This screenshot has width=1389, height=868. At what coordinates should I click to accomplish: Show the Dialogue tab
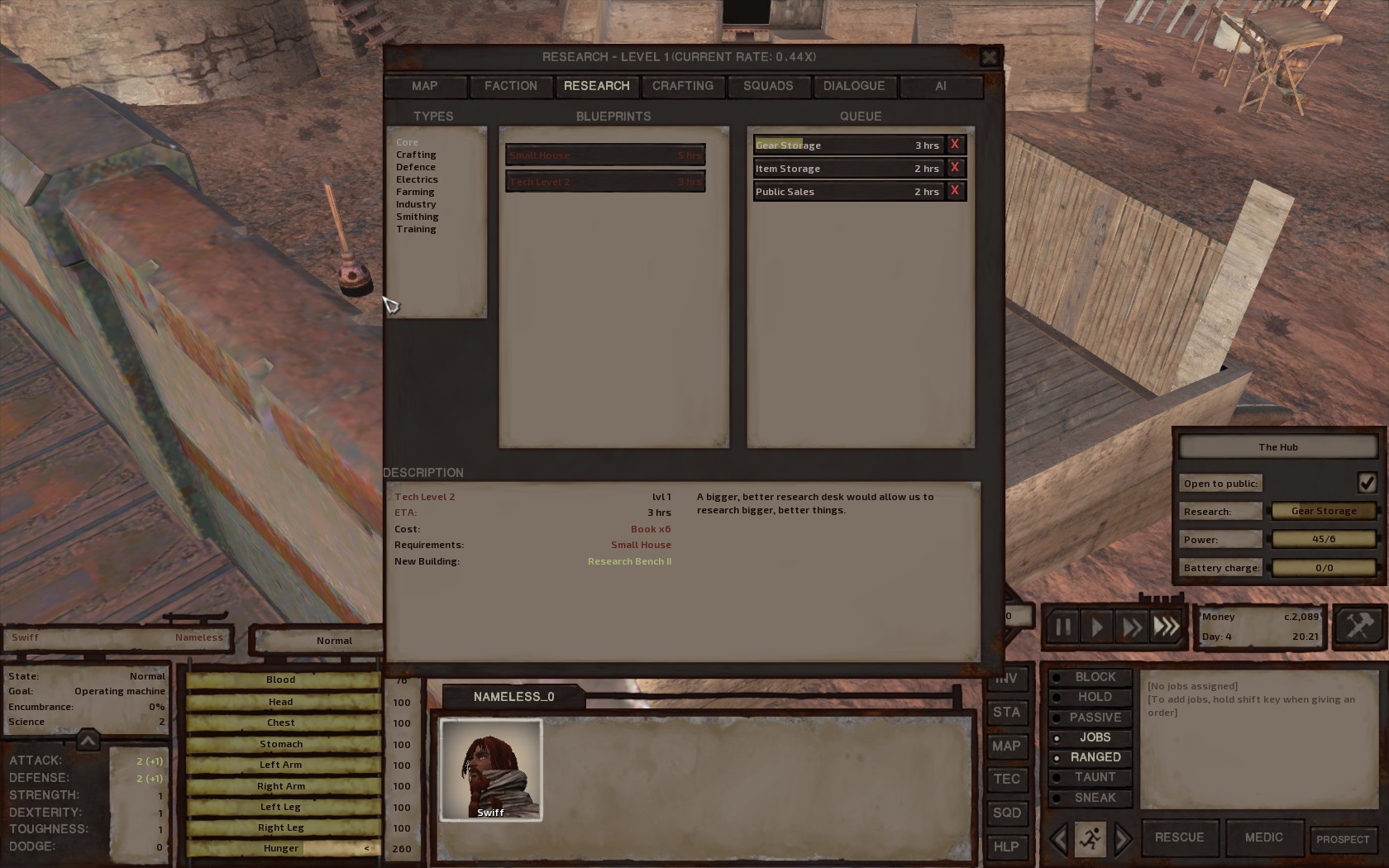854,86
